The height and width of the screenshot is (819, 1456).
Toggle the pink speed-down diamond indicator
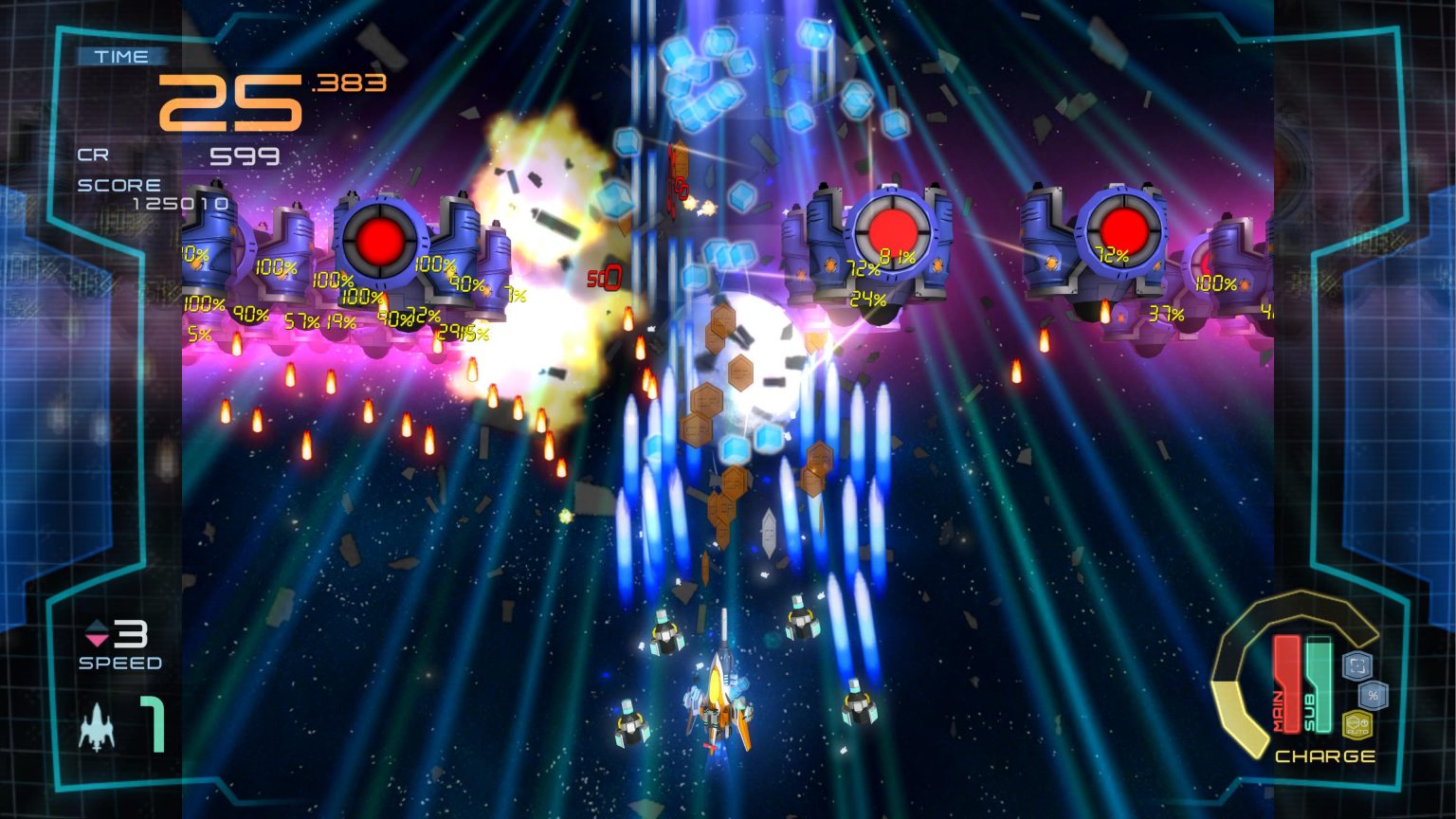click(x=97, y=639)
